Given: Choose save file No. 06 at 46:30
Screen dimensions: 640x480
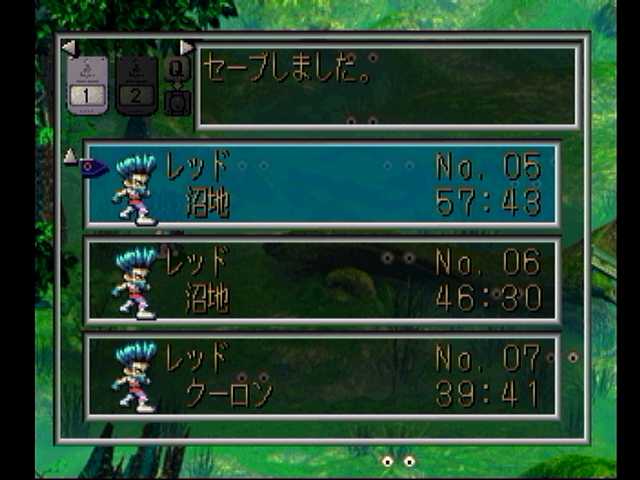Looking at the screenshot, I should coord(322,281).
